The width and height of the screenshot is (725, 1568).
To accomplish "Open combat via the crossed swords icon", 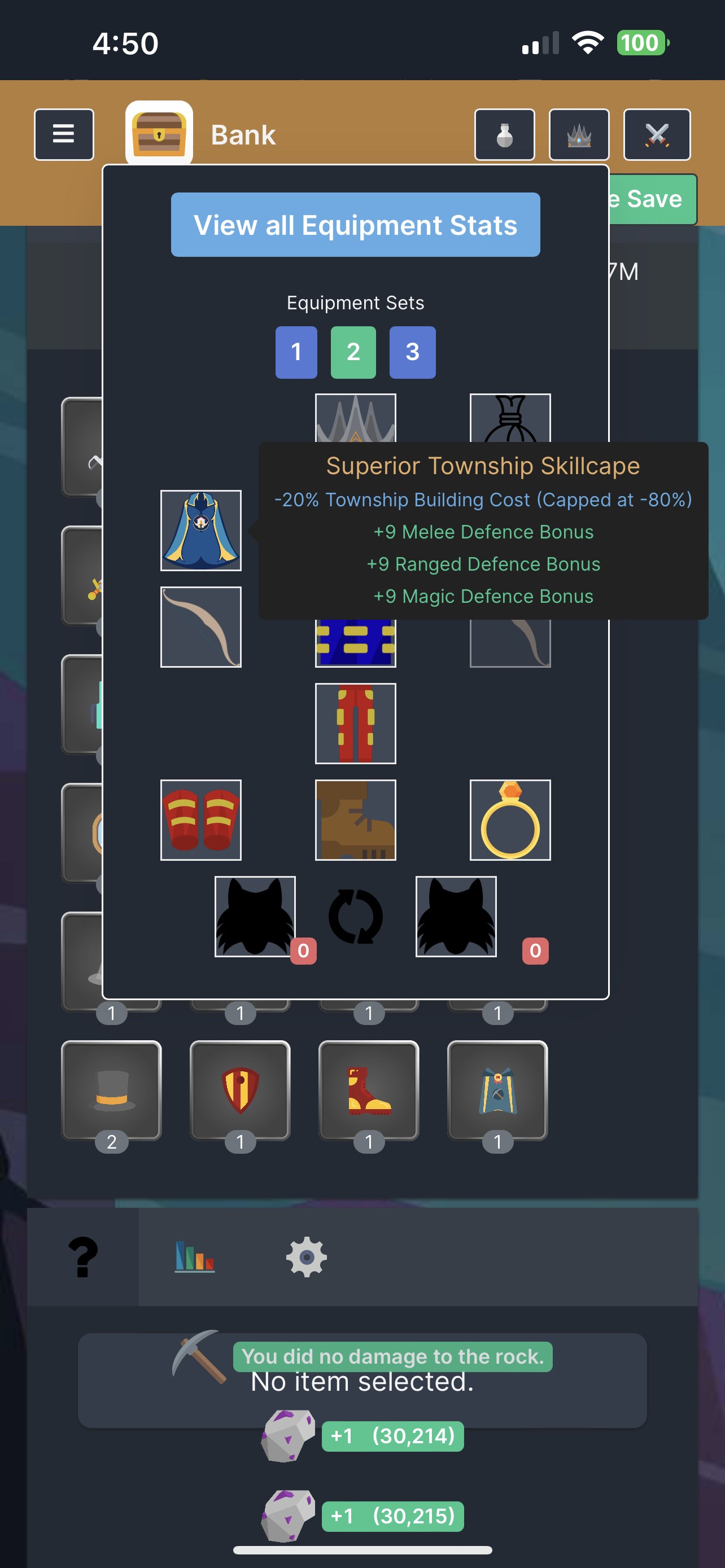I will pos(657,134).
